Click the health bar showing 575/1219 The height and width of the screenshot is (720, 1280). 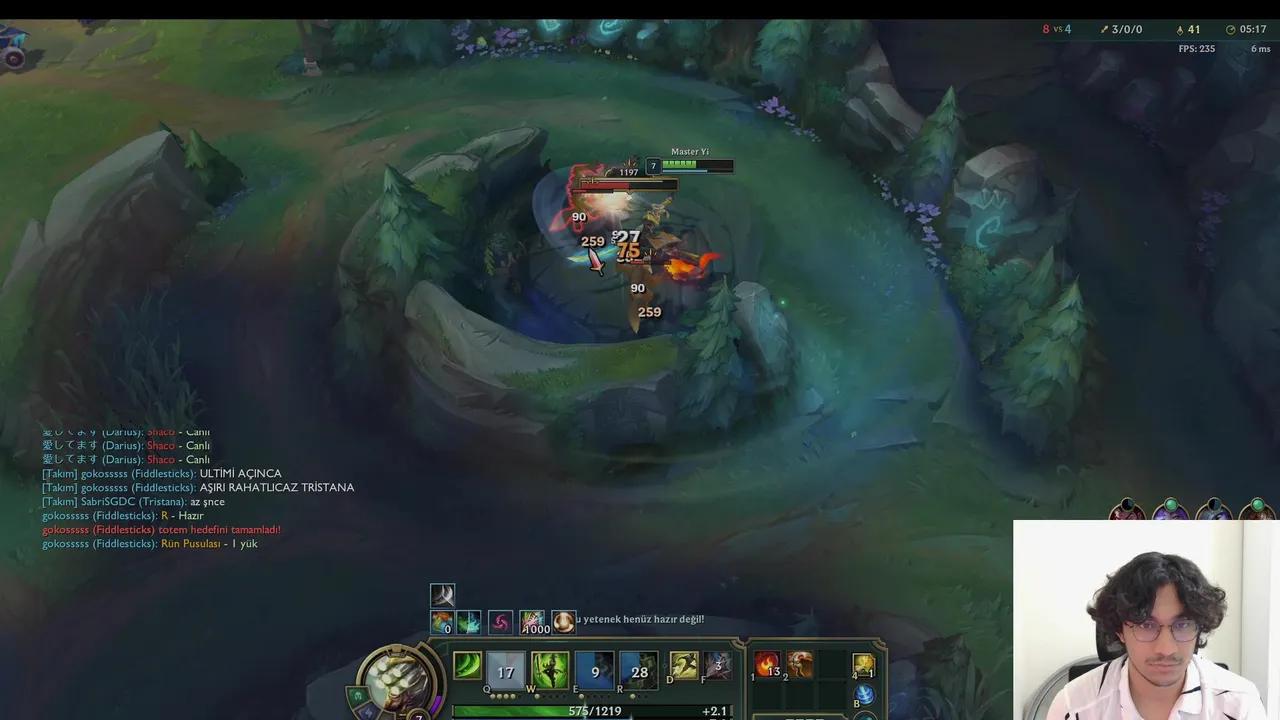coord(595,711)
